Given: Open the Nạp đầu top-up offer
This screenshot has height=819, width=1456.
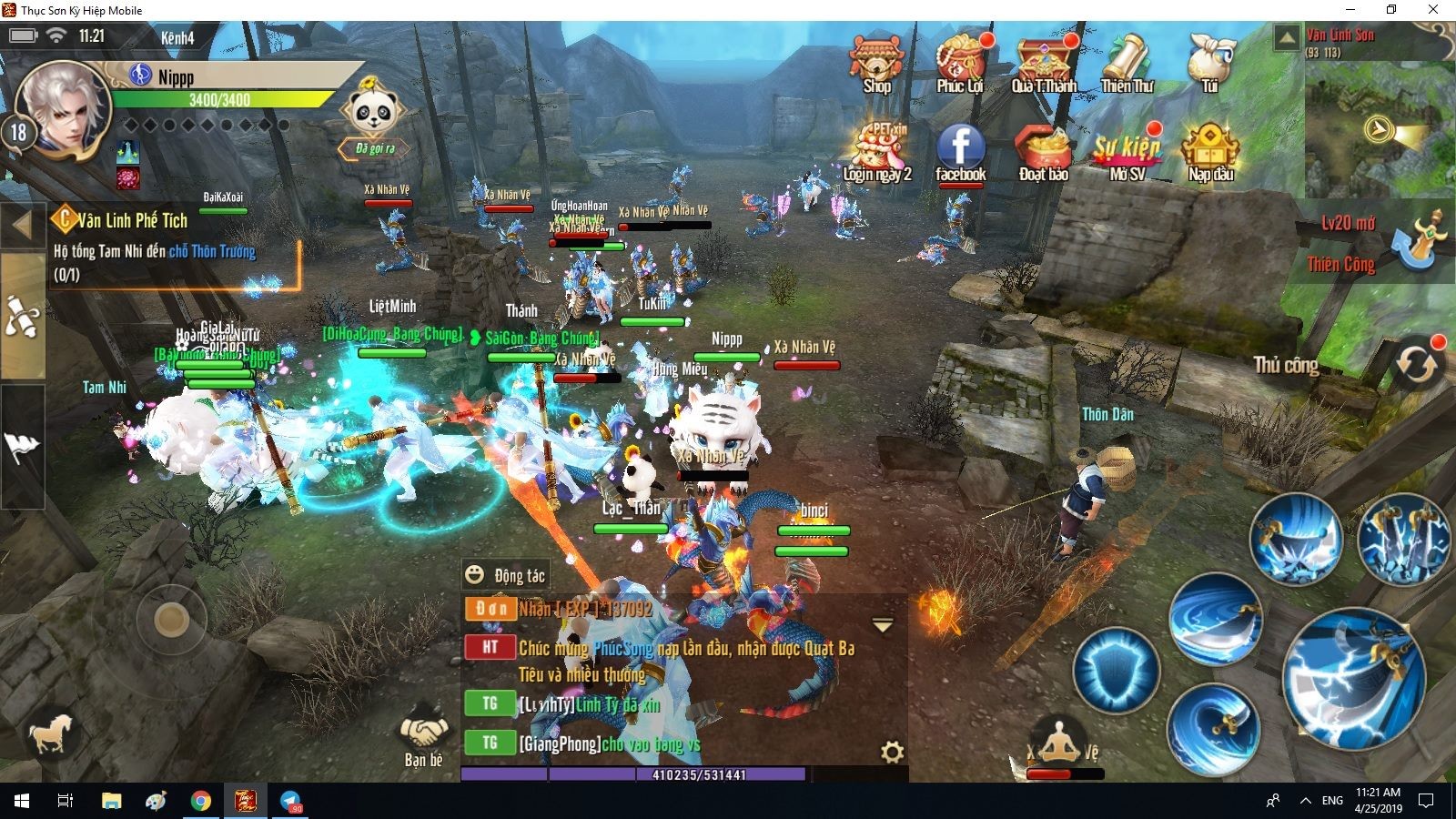Looking at the screenshot, I should pyautogui.click(x=1210, y=152).
